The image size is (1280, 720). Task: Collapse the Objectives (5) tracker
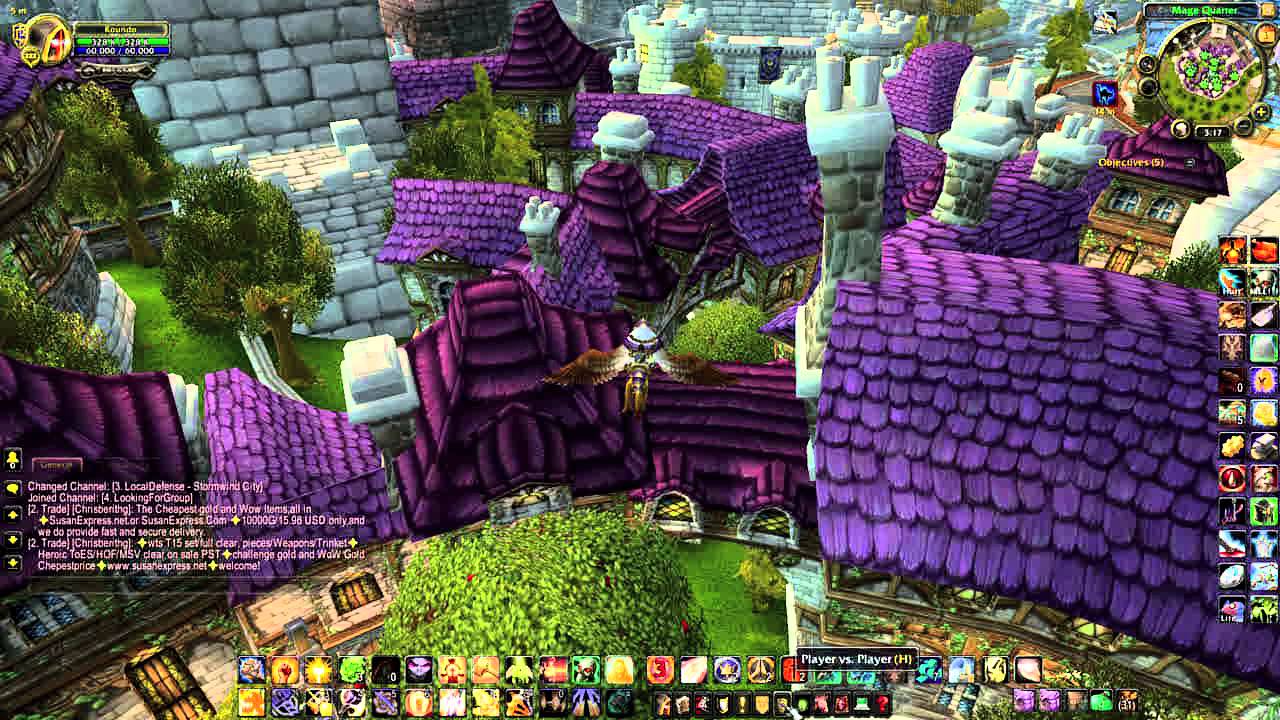(x=1189, y=160)
